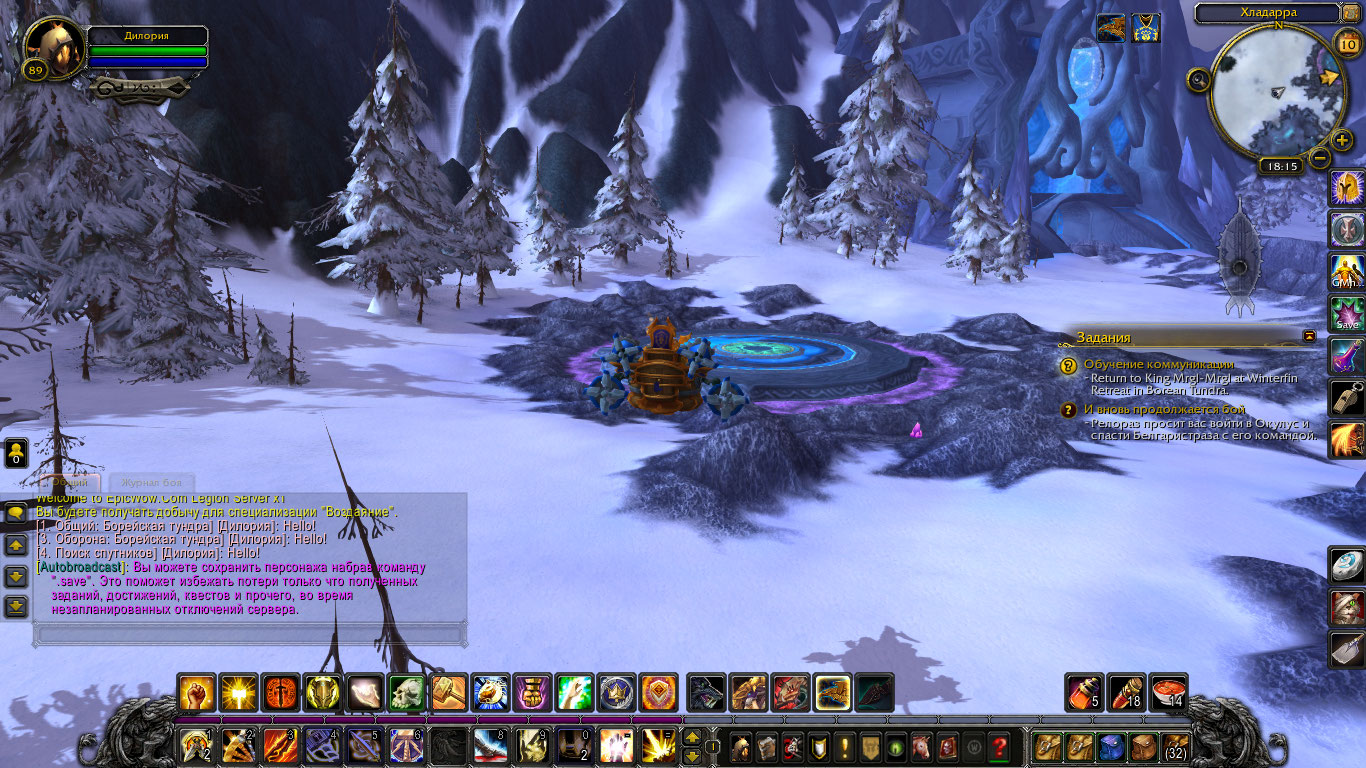Open the minimap

[x=1277, y=91]
